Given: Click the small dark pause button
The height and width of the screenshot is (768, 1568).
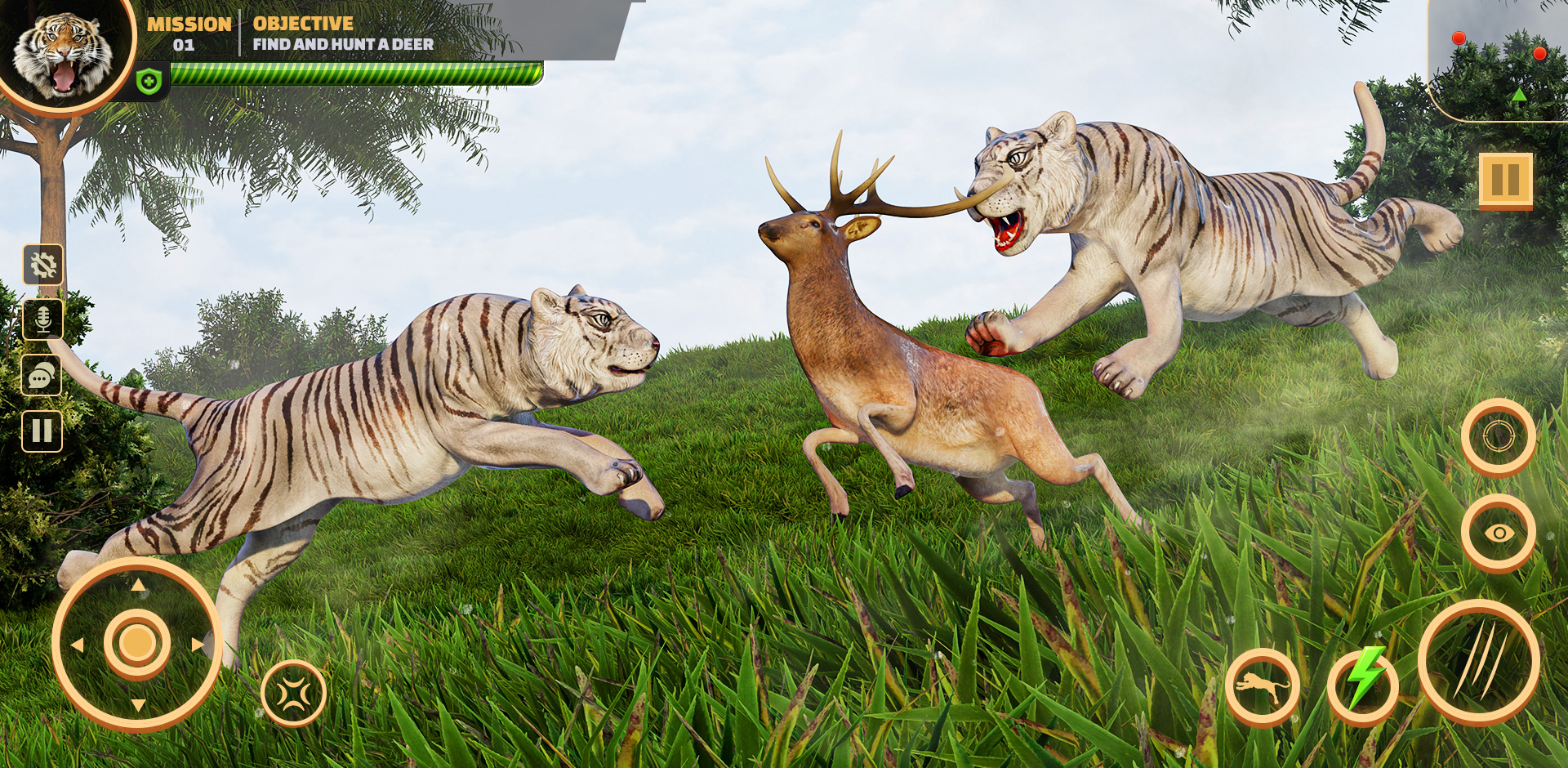Looking at the screenshot, I should [x=42, y=431].
